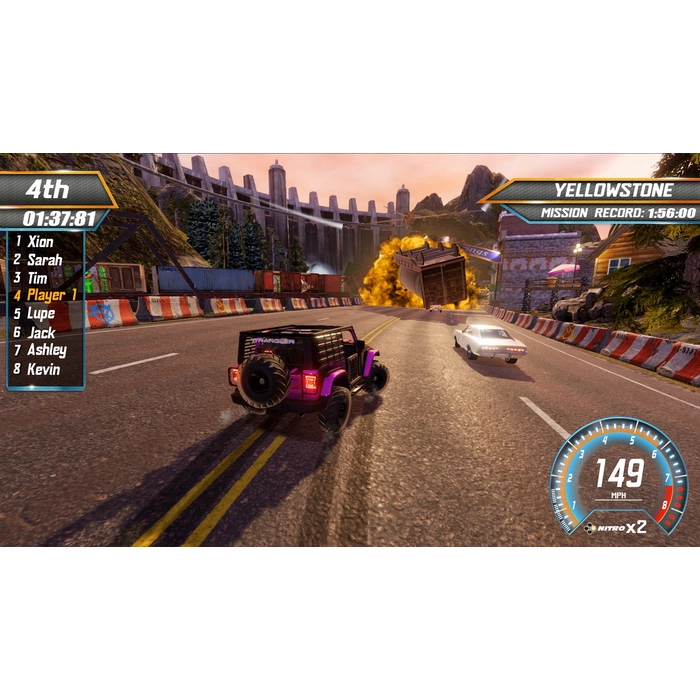Choose Tim's row in the leaderboard

tap(38, 277)
